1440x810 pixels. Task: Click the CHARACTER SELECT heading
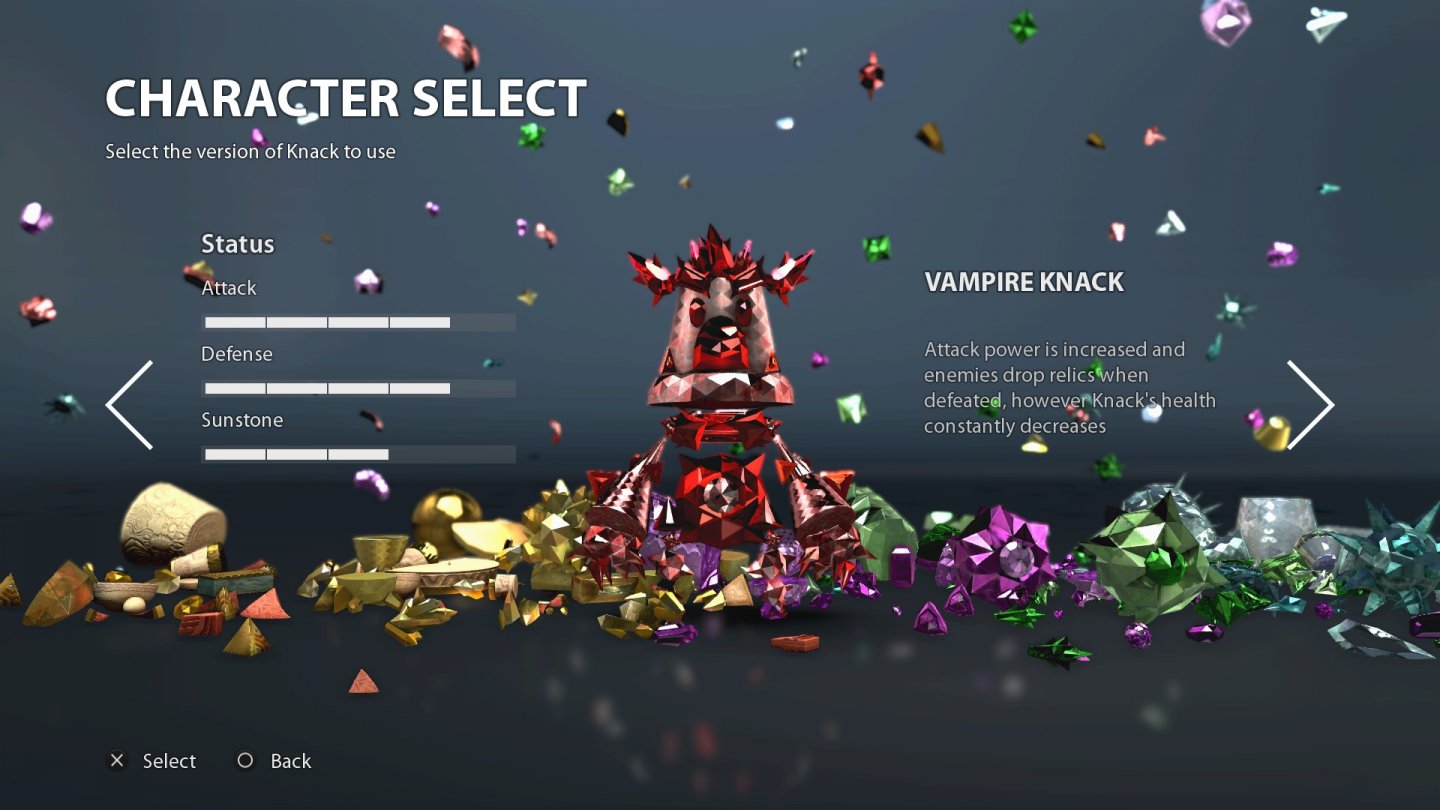pyautogui.click(x=345, y=97)
